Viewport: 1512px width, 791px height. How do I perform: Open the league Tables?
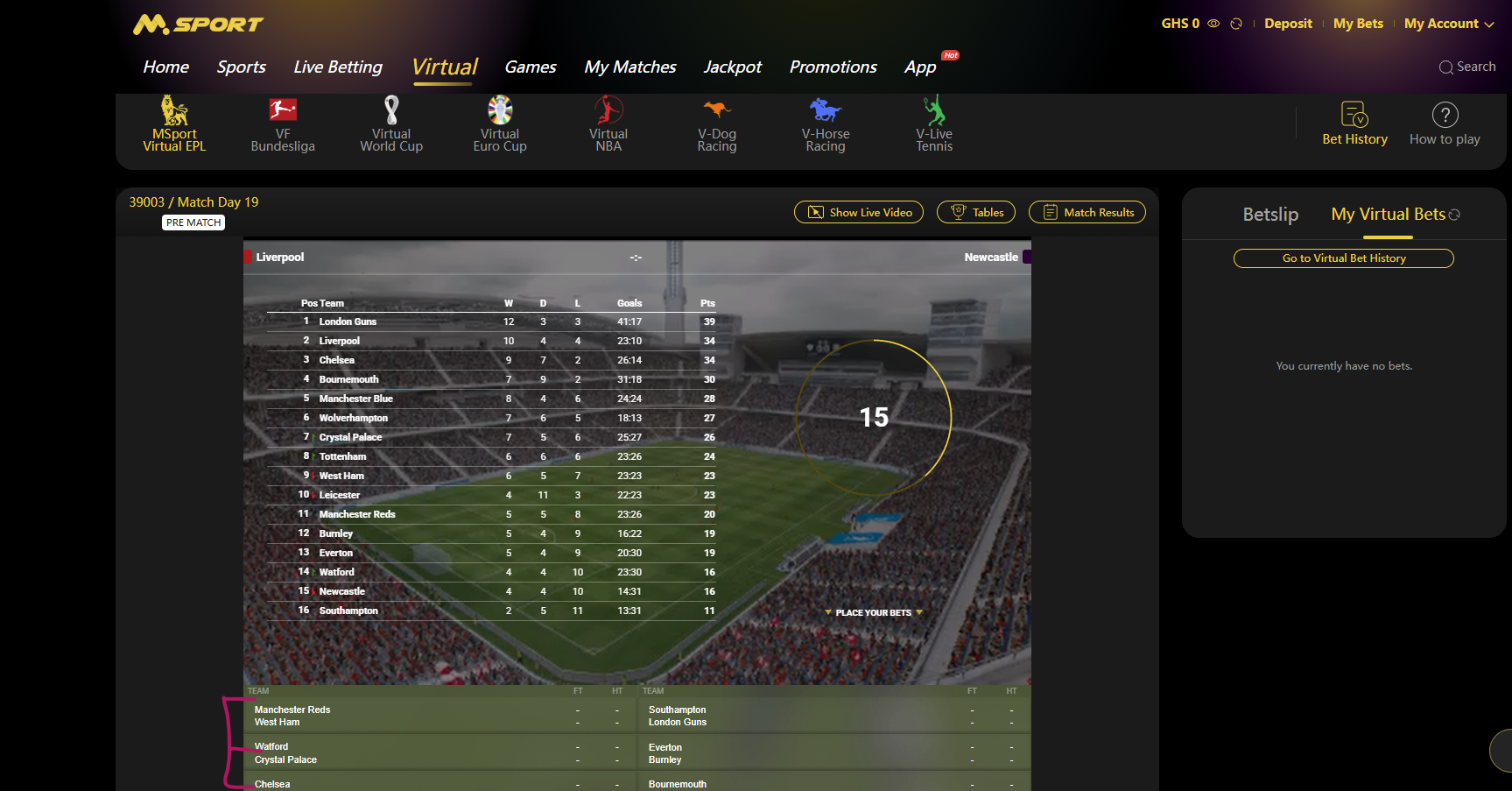[976, 212]
